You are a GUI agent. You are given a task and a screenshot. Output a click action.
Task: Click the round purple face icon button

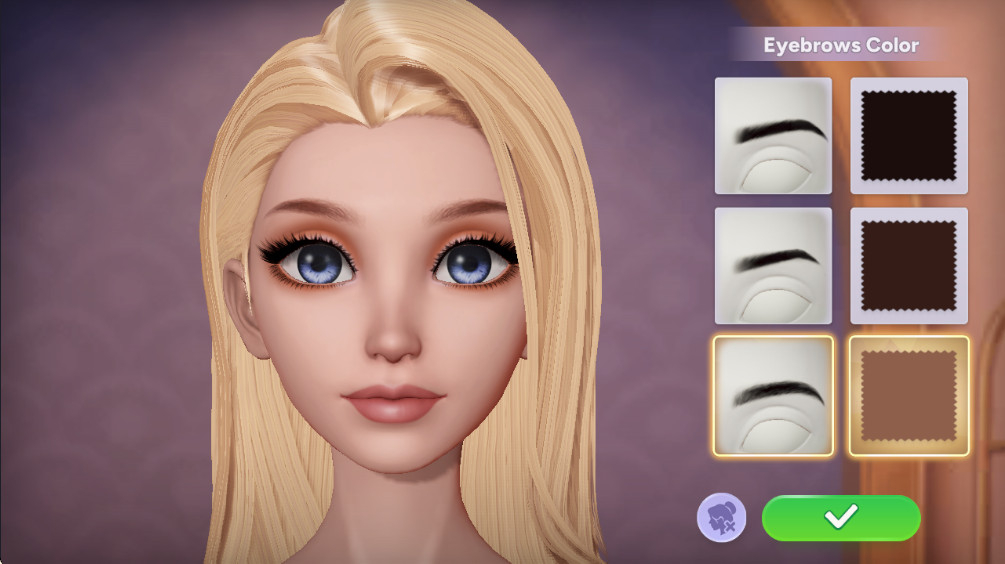pyautogui.click(x=721, y=518)
